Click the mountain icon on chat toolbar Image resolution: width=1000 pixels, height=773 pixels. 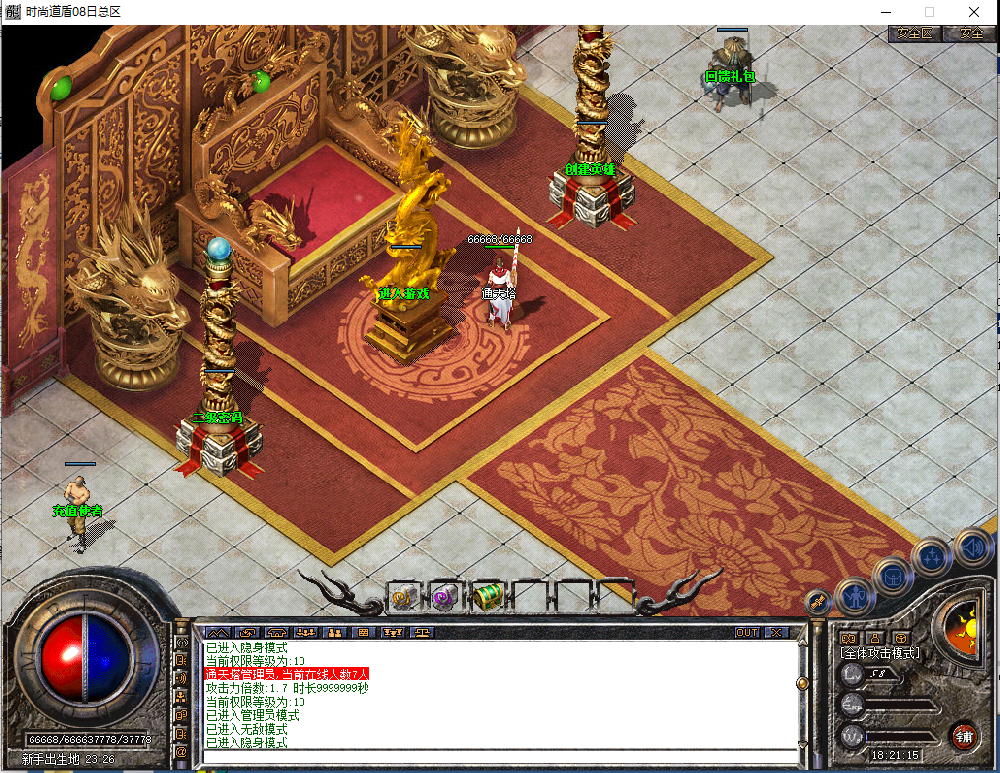click(x=218, y=632)
